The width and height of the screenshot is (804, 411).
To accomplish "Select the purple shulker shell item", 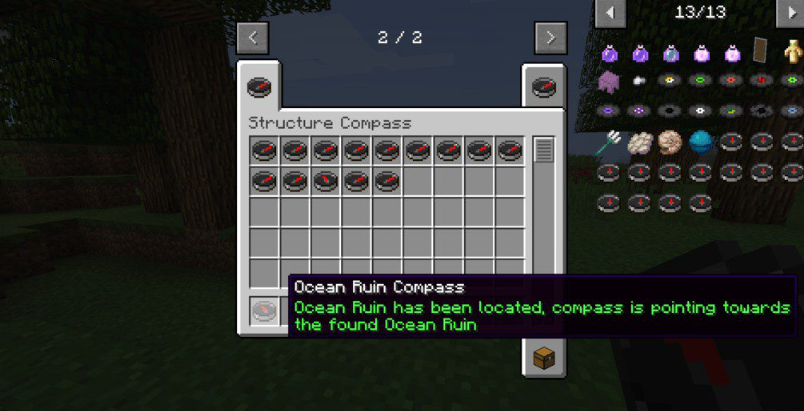I will [x=609, y=82].
